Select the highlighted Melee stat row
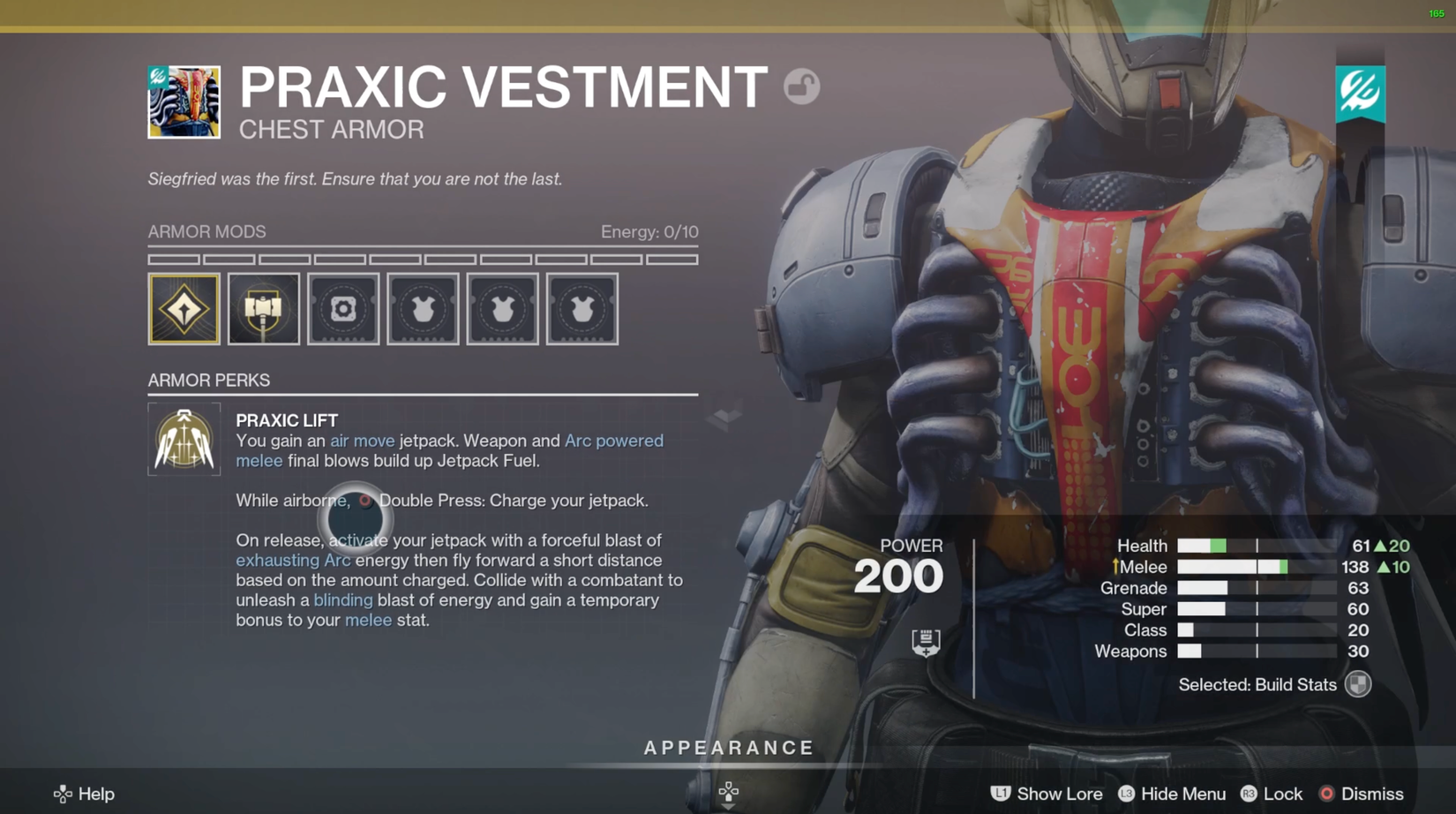 click(x=1235, y=566)
